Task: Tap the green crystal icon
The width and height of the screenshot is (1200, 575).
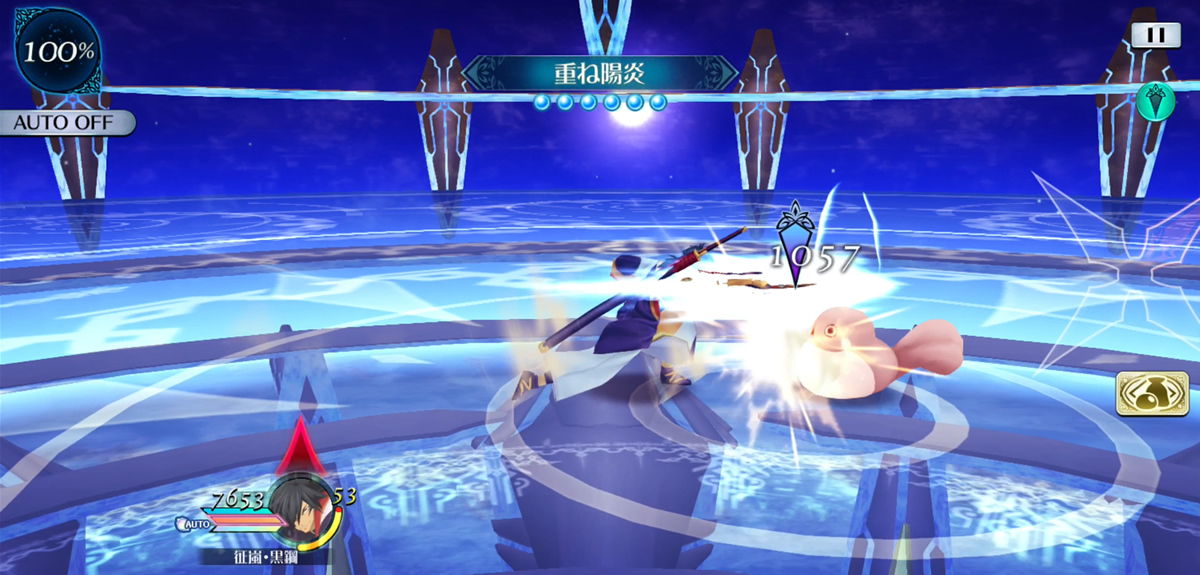Action: pos(1155,100)
